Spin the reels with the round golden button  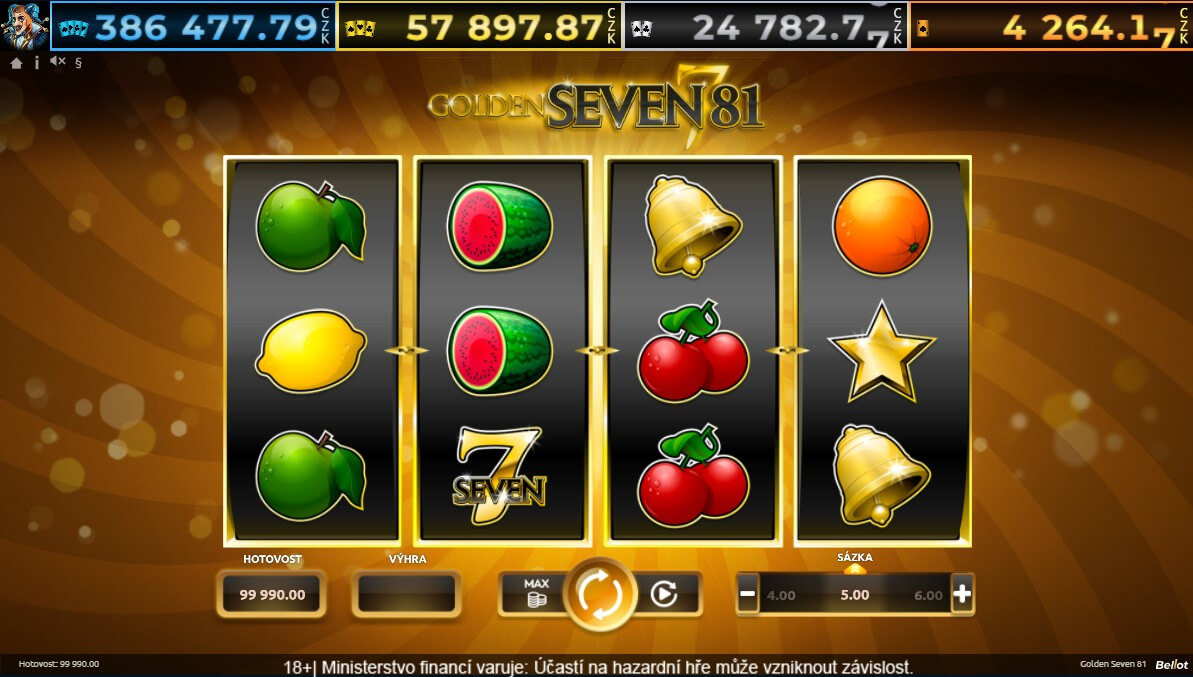click(x=600, y=594)
